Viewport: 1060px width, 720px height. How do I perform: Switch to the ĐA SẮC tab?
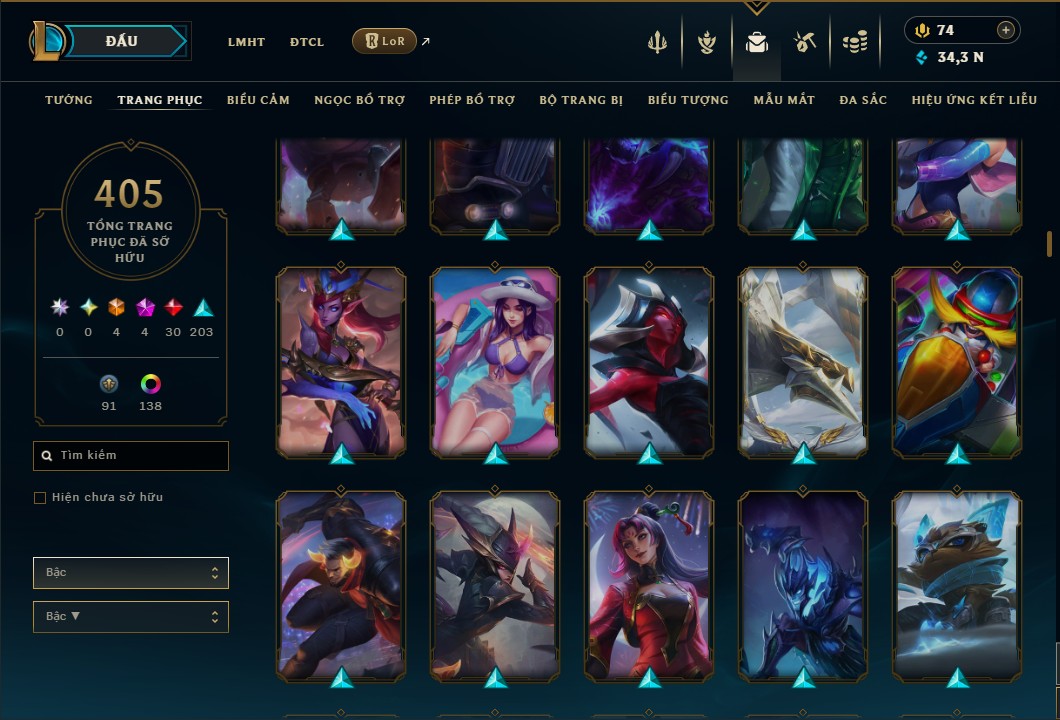[863, 100]
